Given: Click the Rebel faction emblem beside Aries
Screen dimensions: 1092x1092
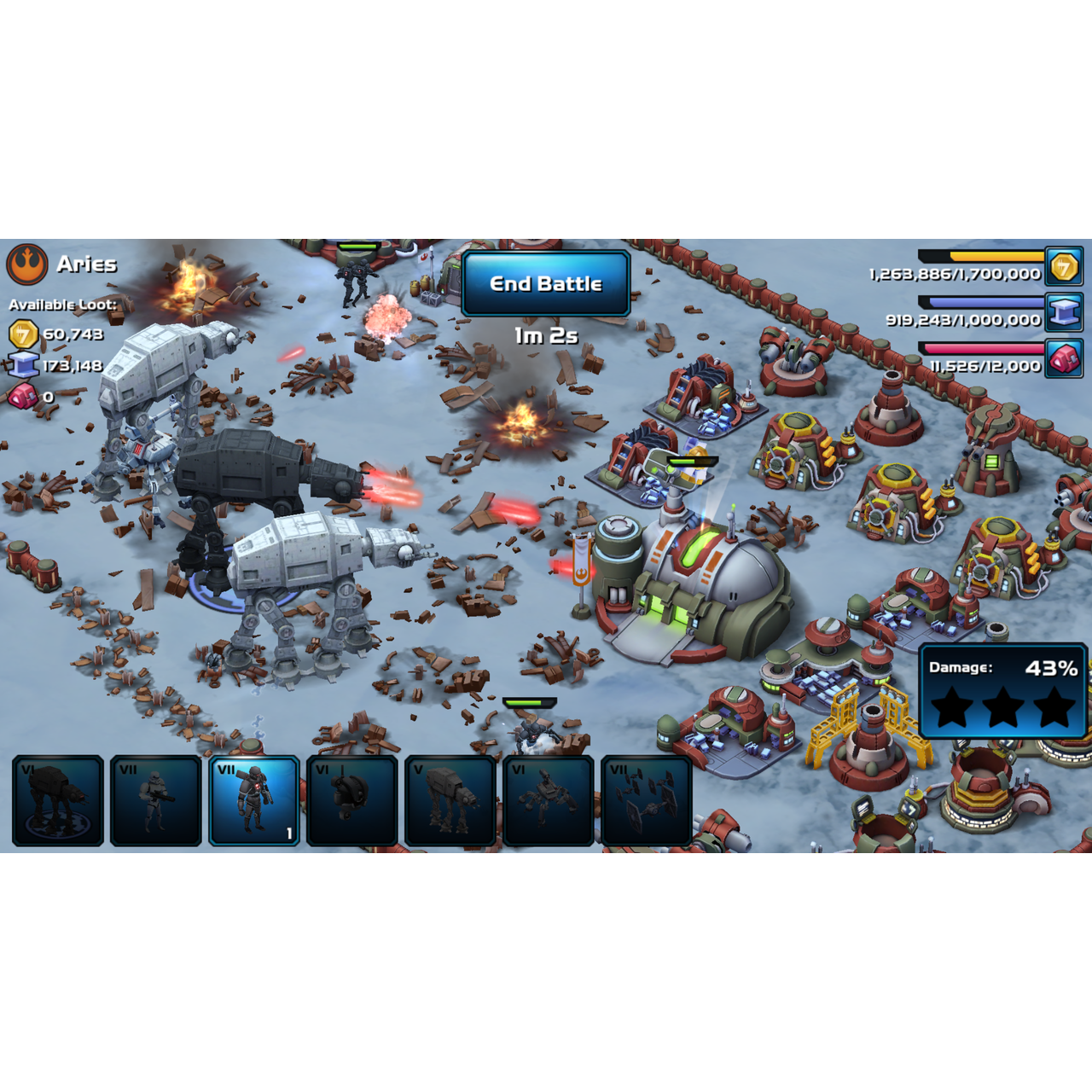Looking at the screenshot, I should [27, 264].
